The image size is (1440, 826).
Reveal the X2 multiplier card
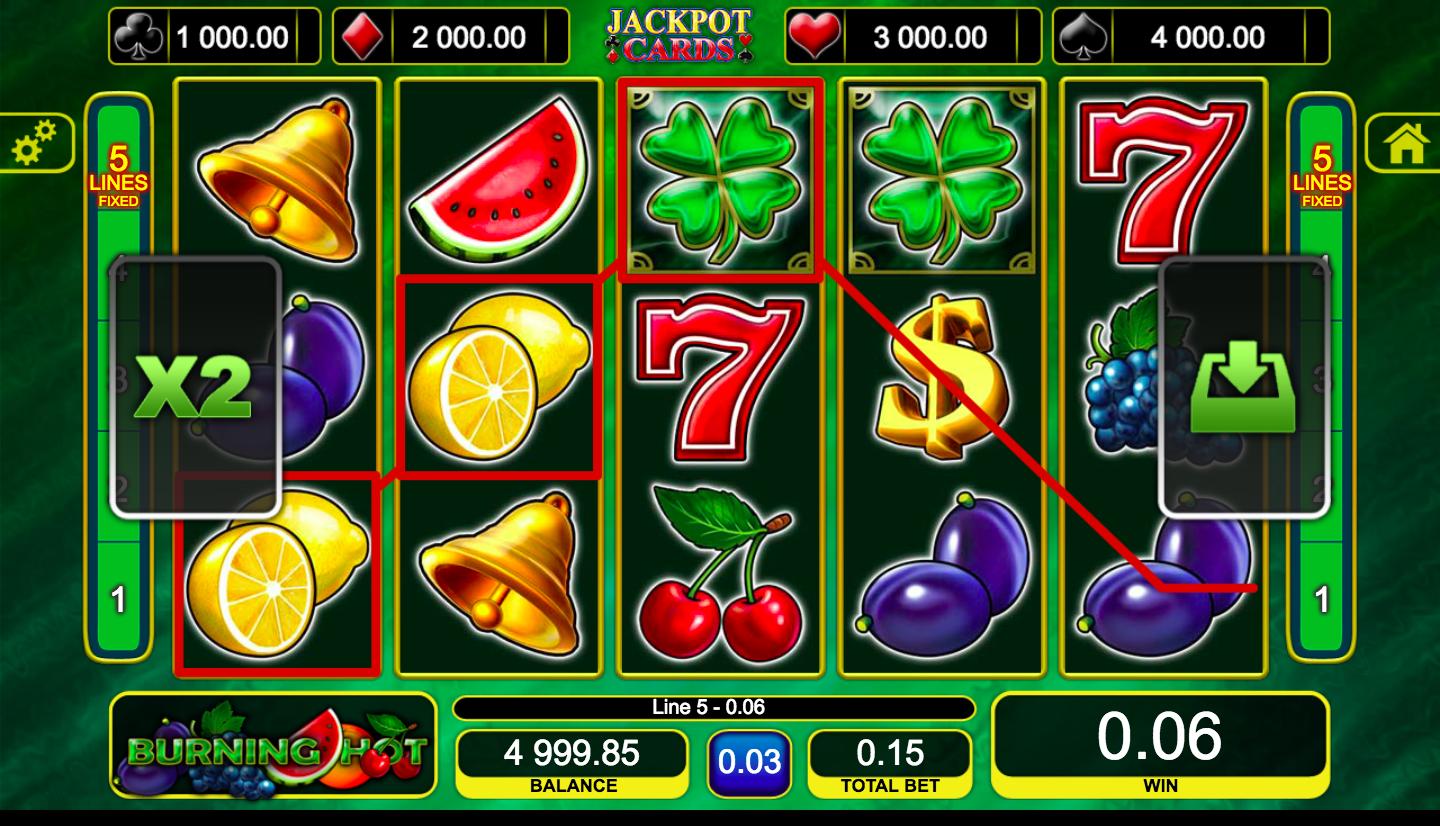(193, 385)
